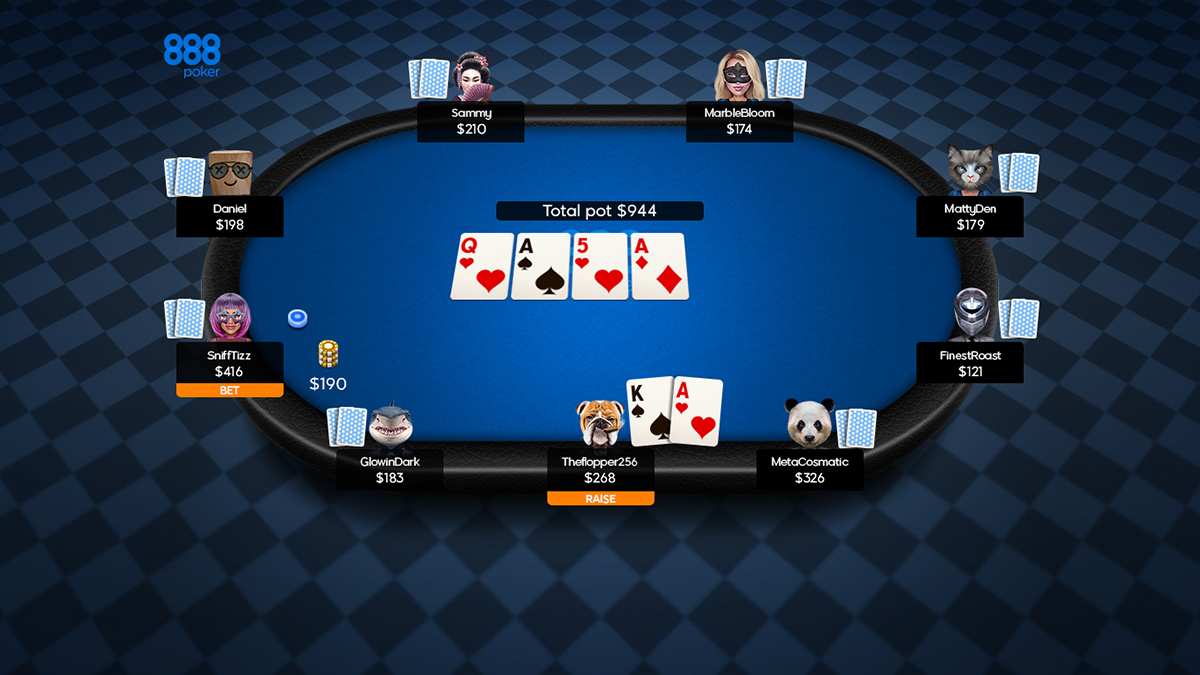This screenshot has height=675, width=1200.
Task: Click Daniel's player name plate
Action: 230,216
